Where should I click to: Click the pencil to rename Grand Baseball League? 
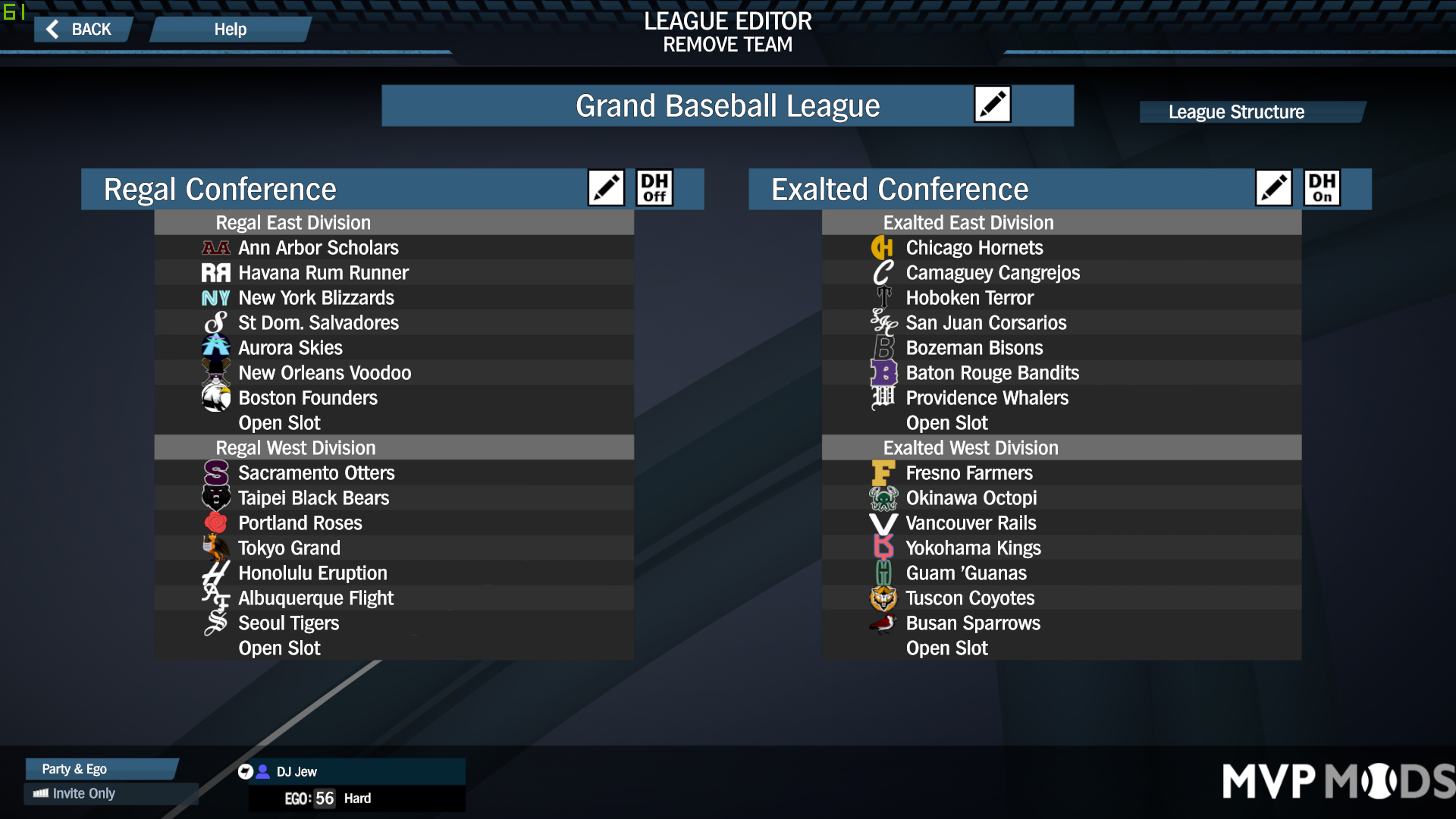pos(993,104)
